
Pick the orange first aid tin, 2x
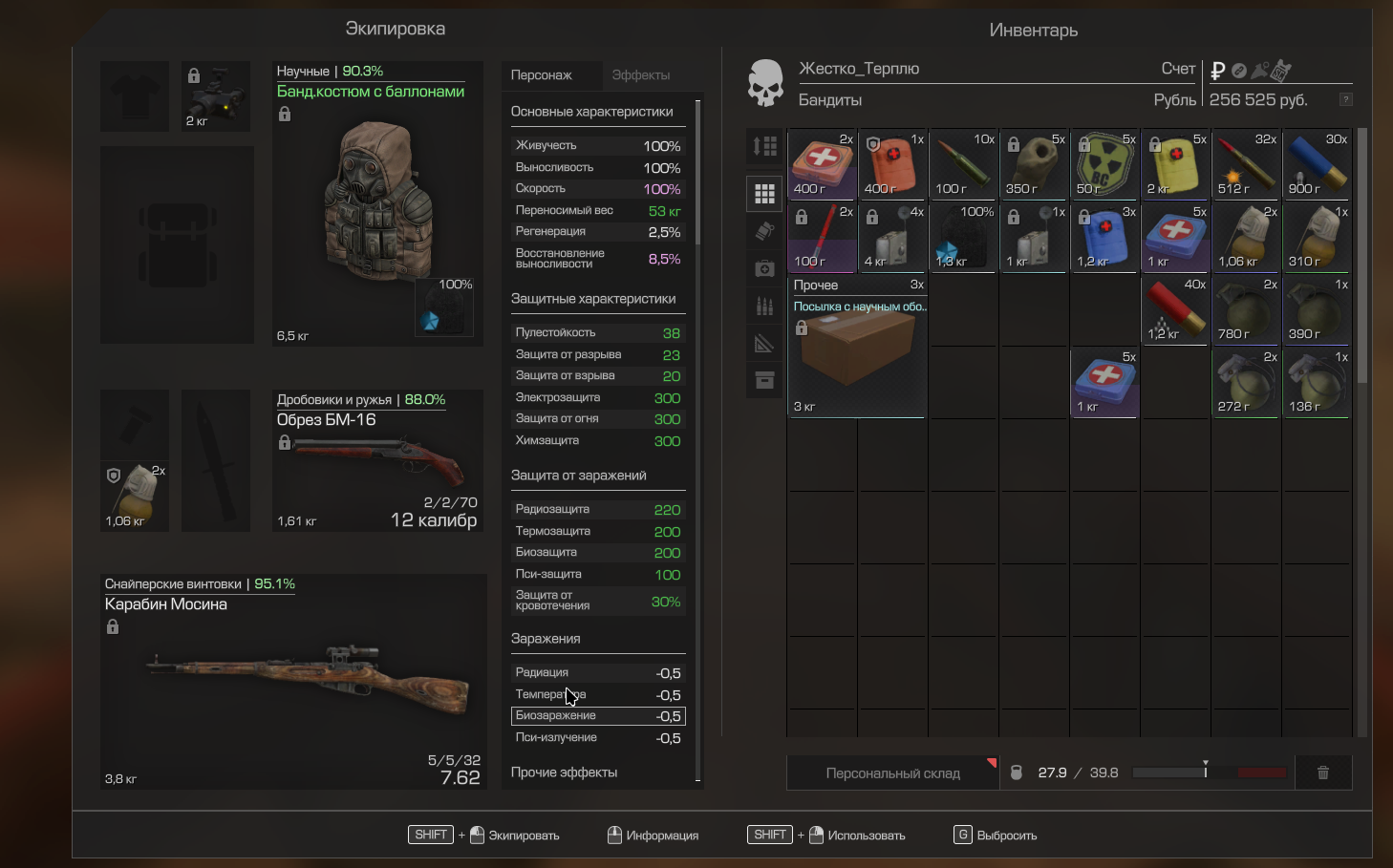(x=822, y=164)
